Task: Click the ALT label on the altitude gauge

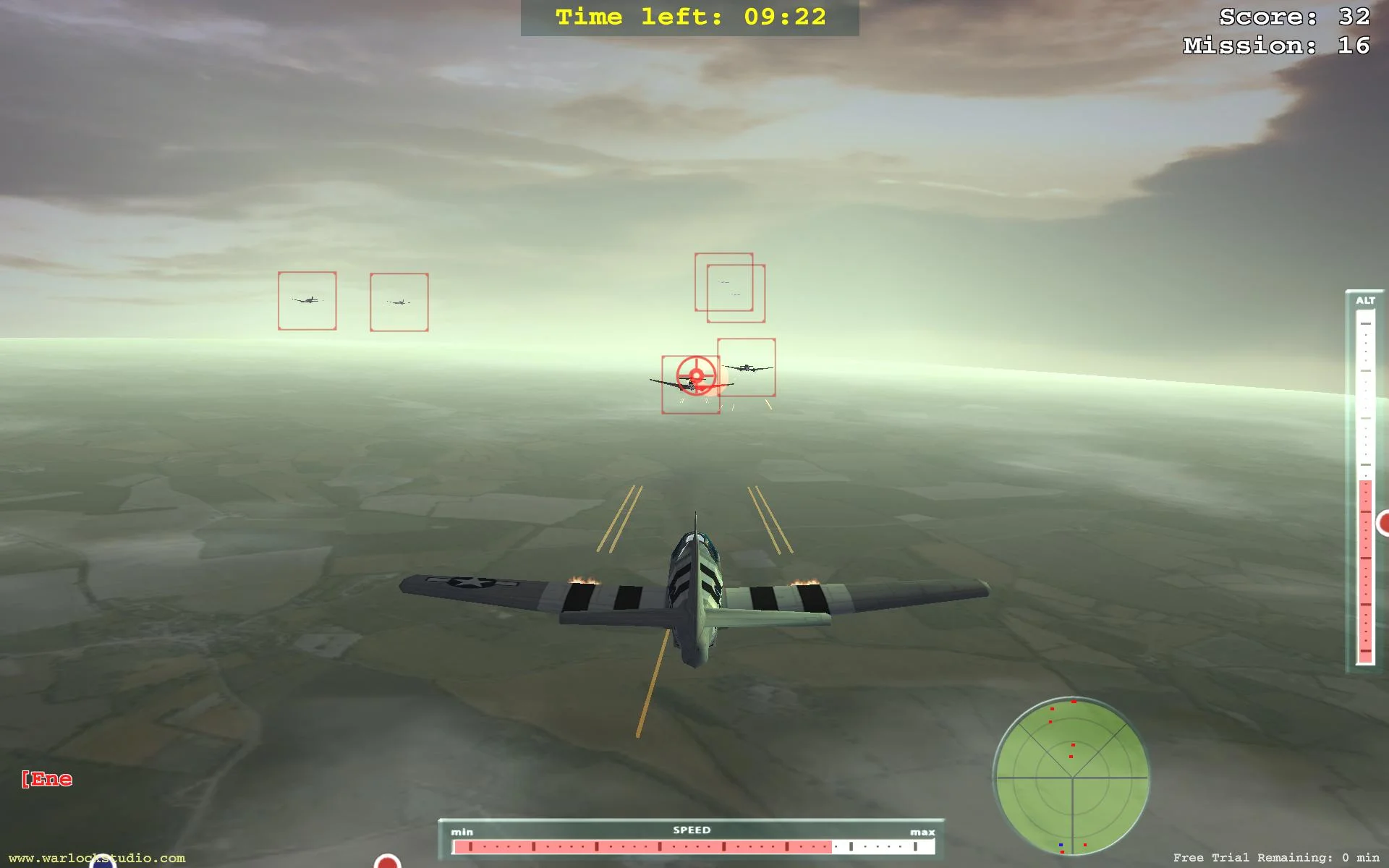Action: coord(1366,298)
